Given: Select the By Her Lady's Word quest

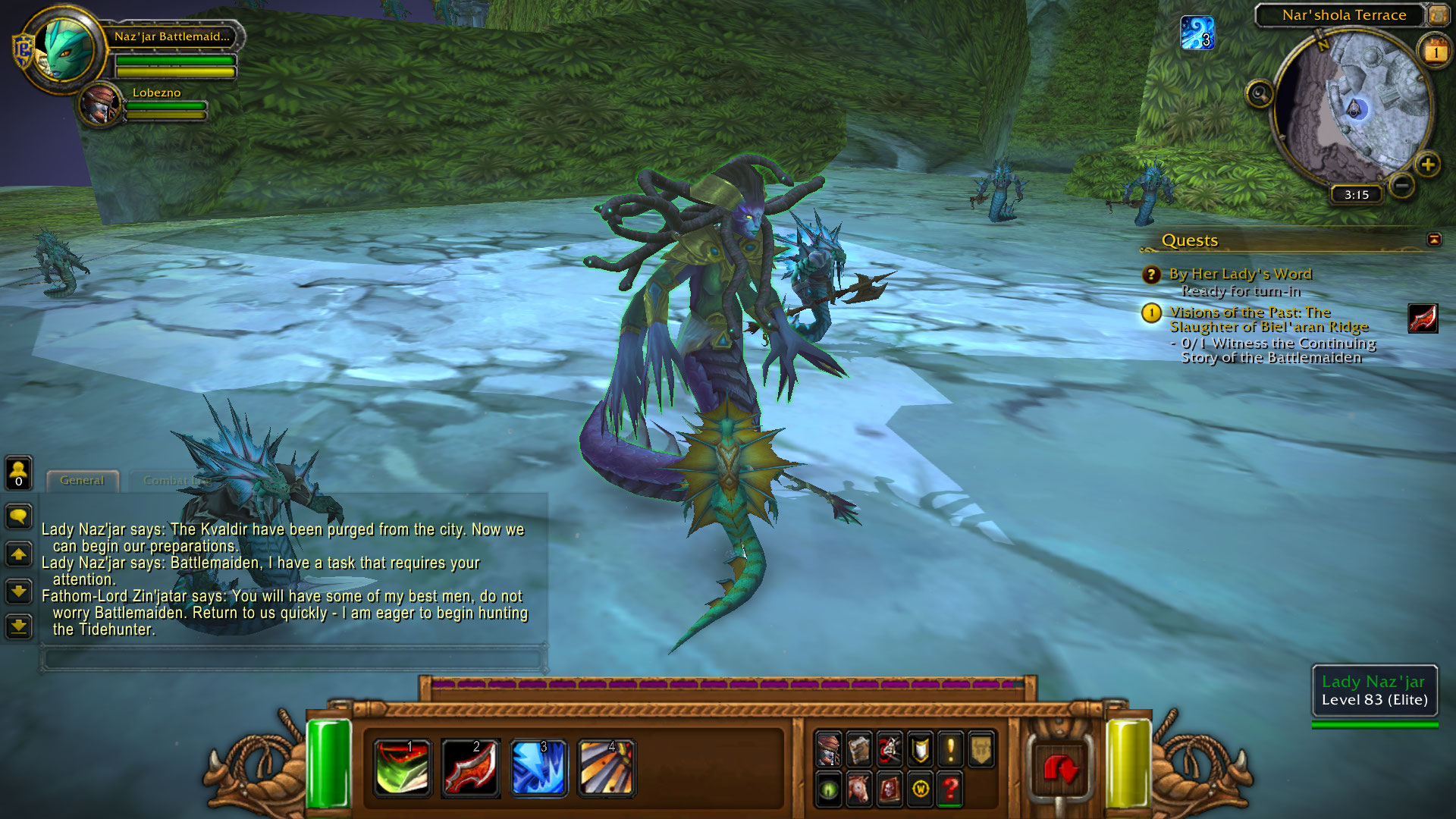Looking at the screenshot, I should coord(1240,274).
